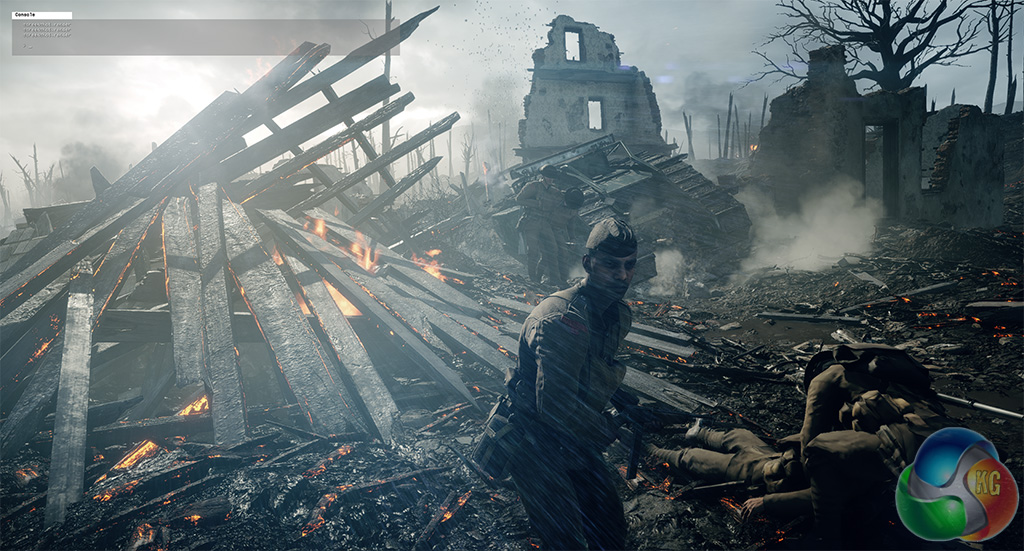Select the Console title tab

(x=41, y=15)
